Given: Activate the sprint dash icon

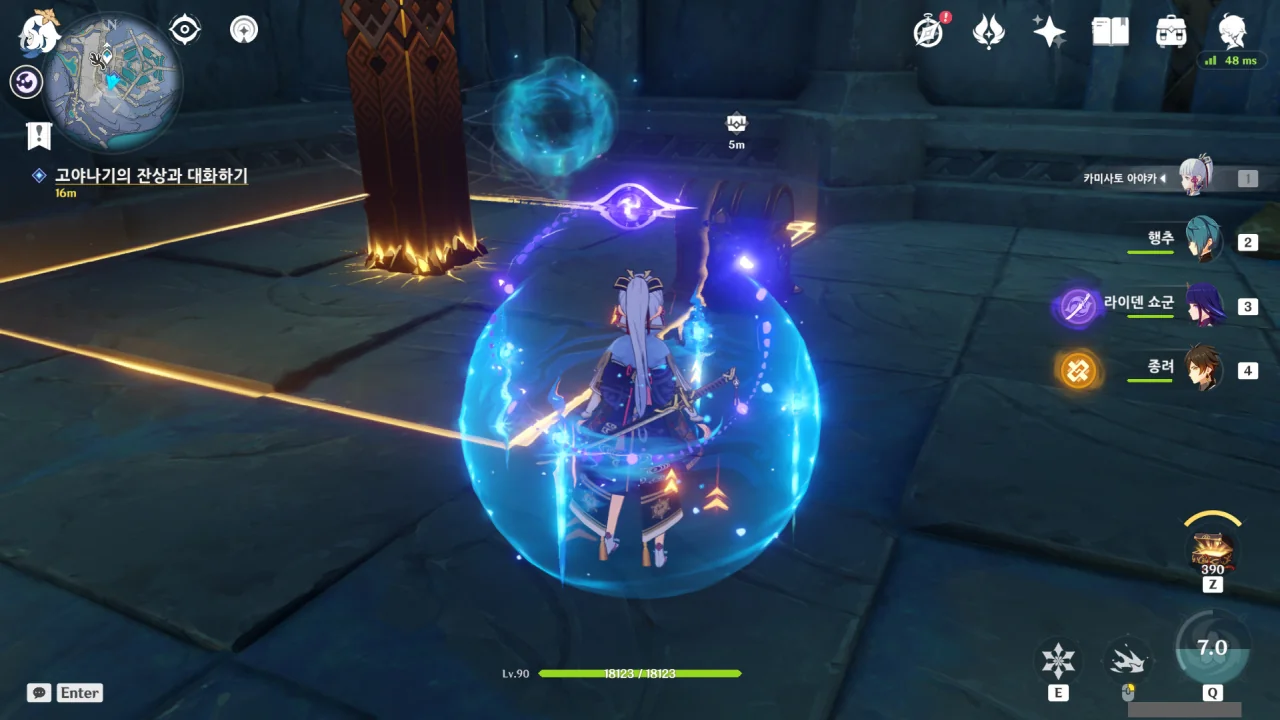Looking at the screenshot, I should click(x=1128, y=660).
